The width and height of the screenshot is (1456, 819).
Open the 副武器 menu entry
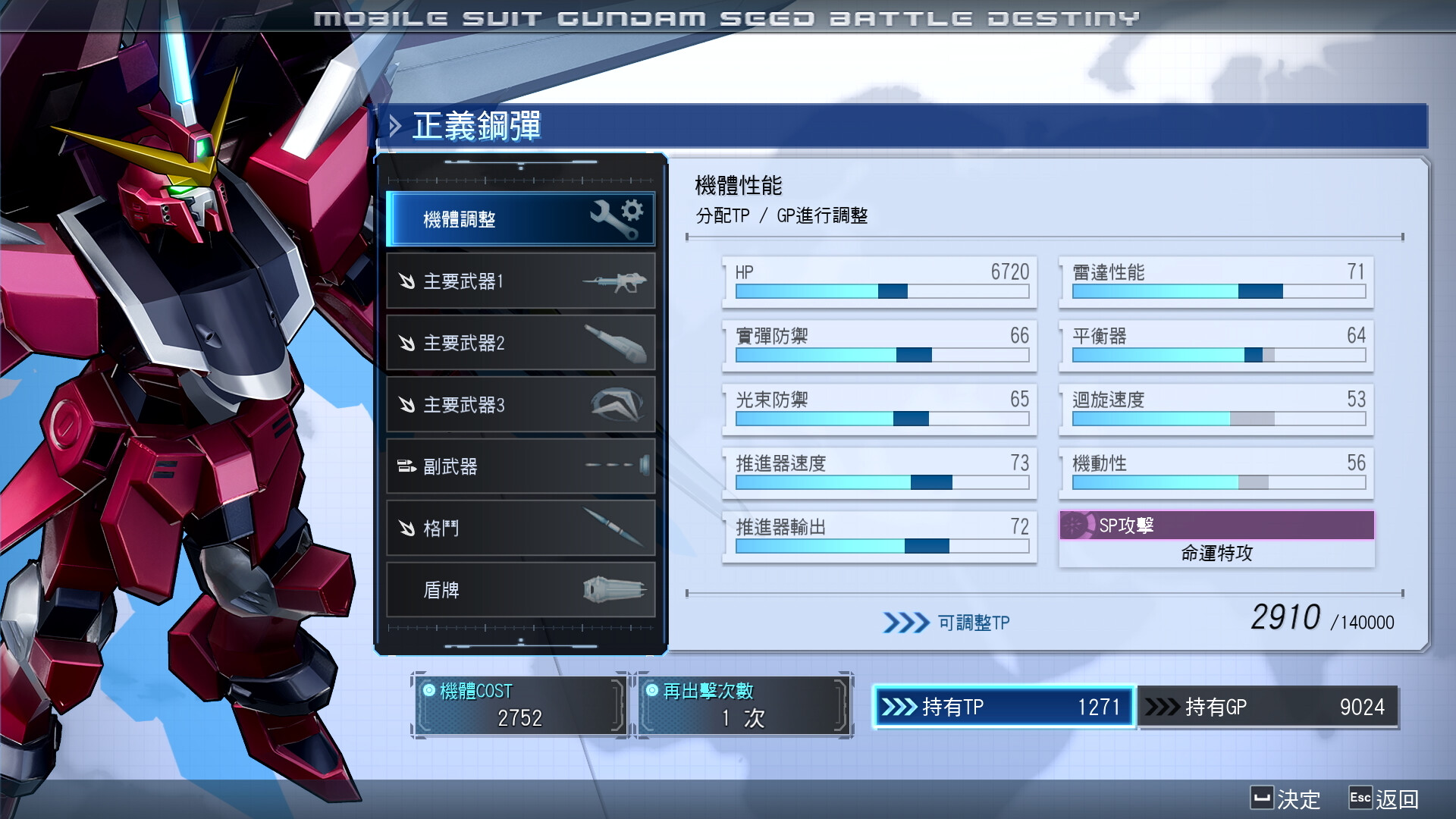tap(520, 467)
